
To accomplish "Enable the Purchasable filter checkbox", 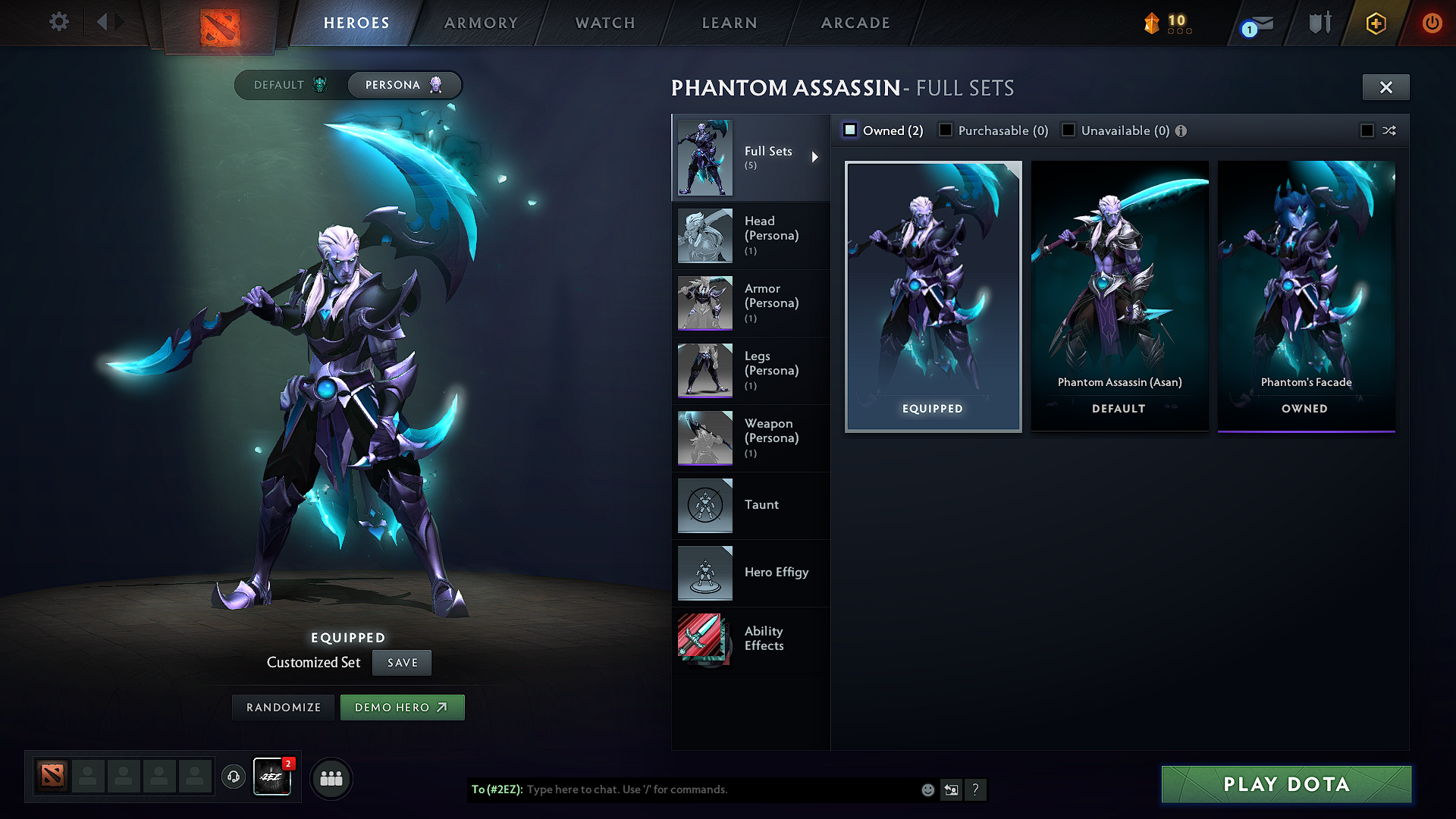I will tap(946, 130).
